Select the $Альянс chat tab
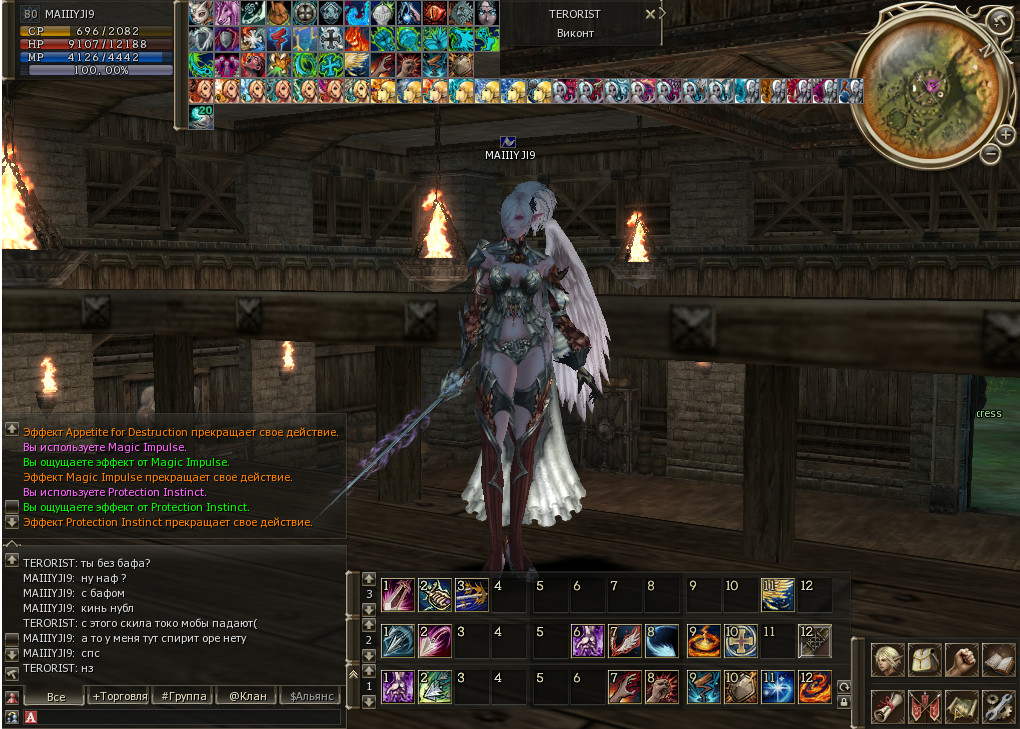 point(310,696)
